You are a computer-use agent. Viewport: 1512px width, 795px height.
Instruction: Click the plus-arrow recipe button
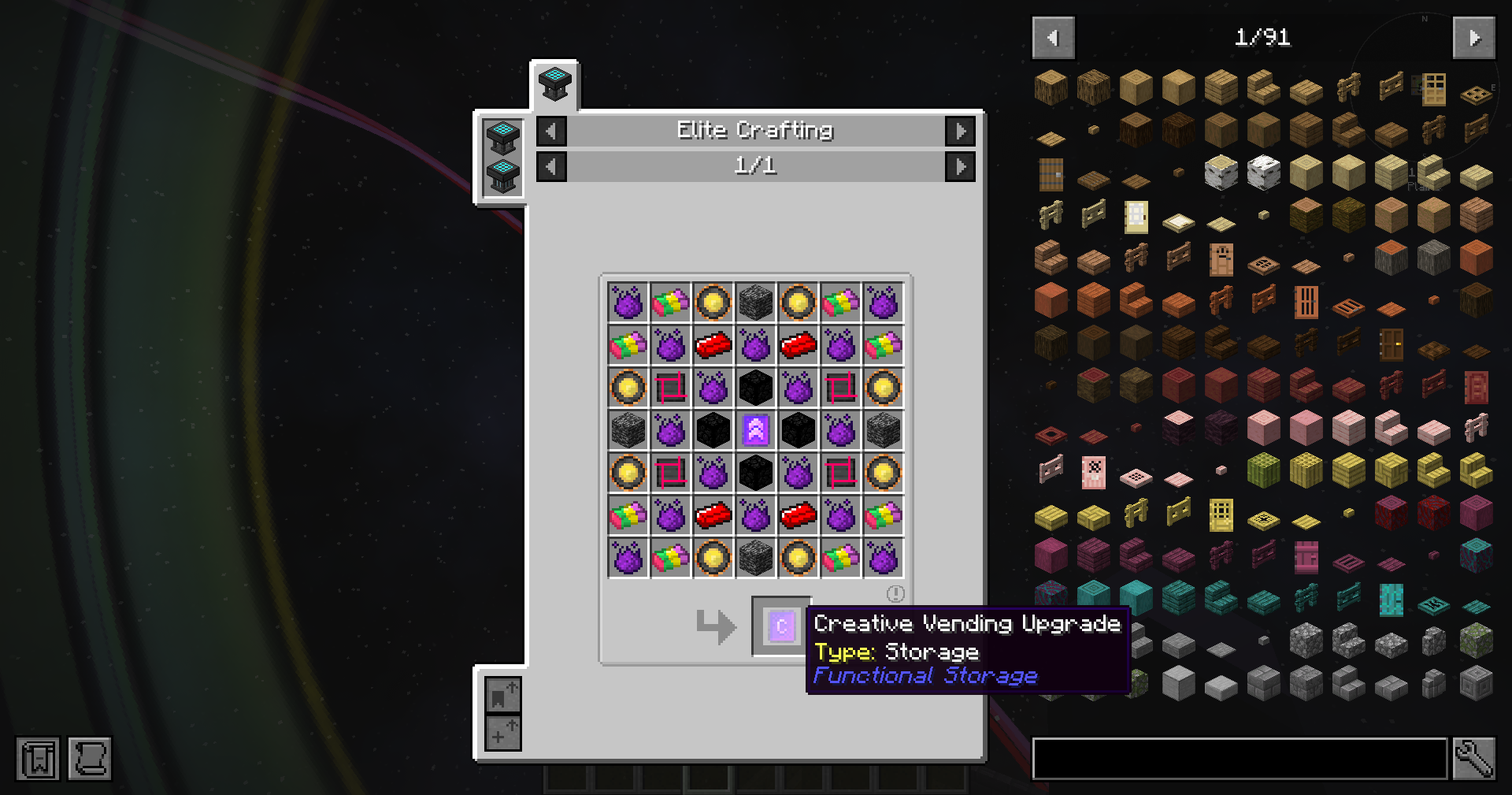point(502,733)
